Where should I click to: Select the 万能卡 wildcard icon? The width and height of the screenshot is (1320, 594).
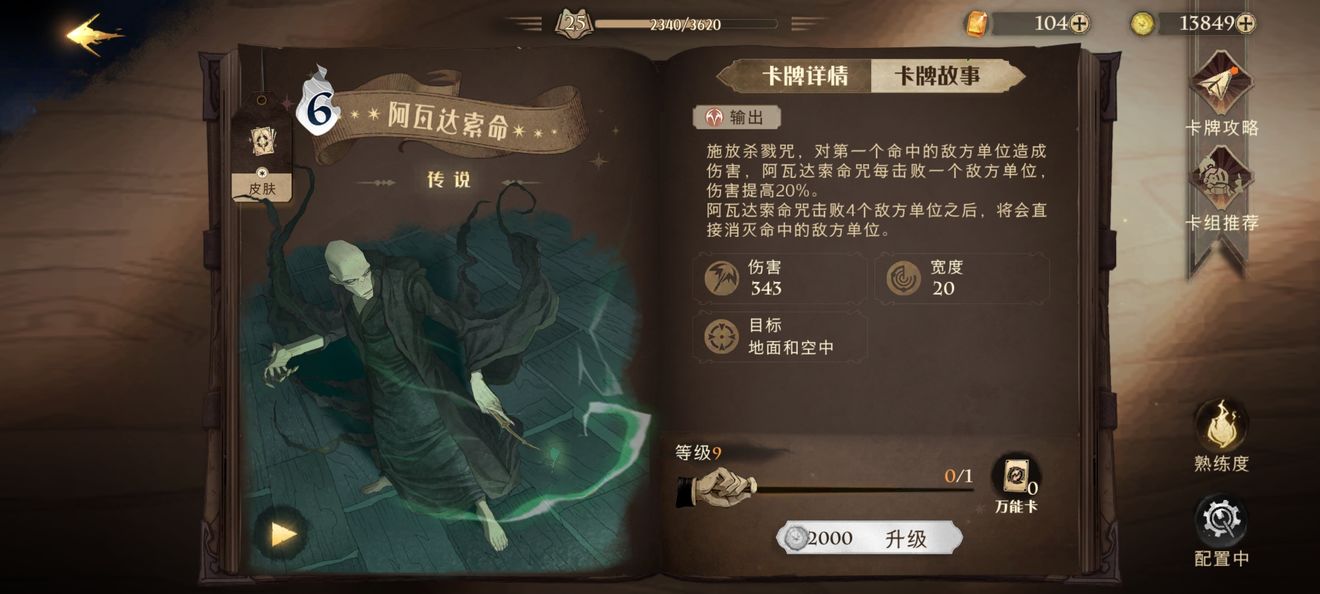[1015, 477]
